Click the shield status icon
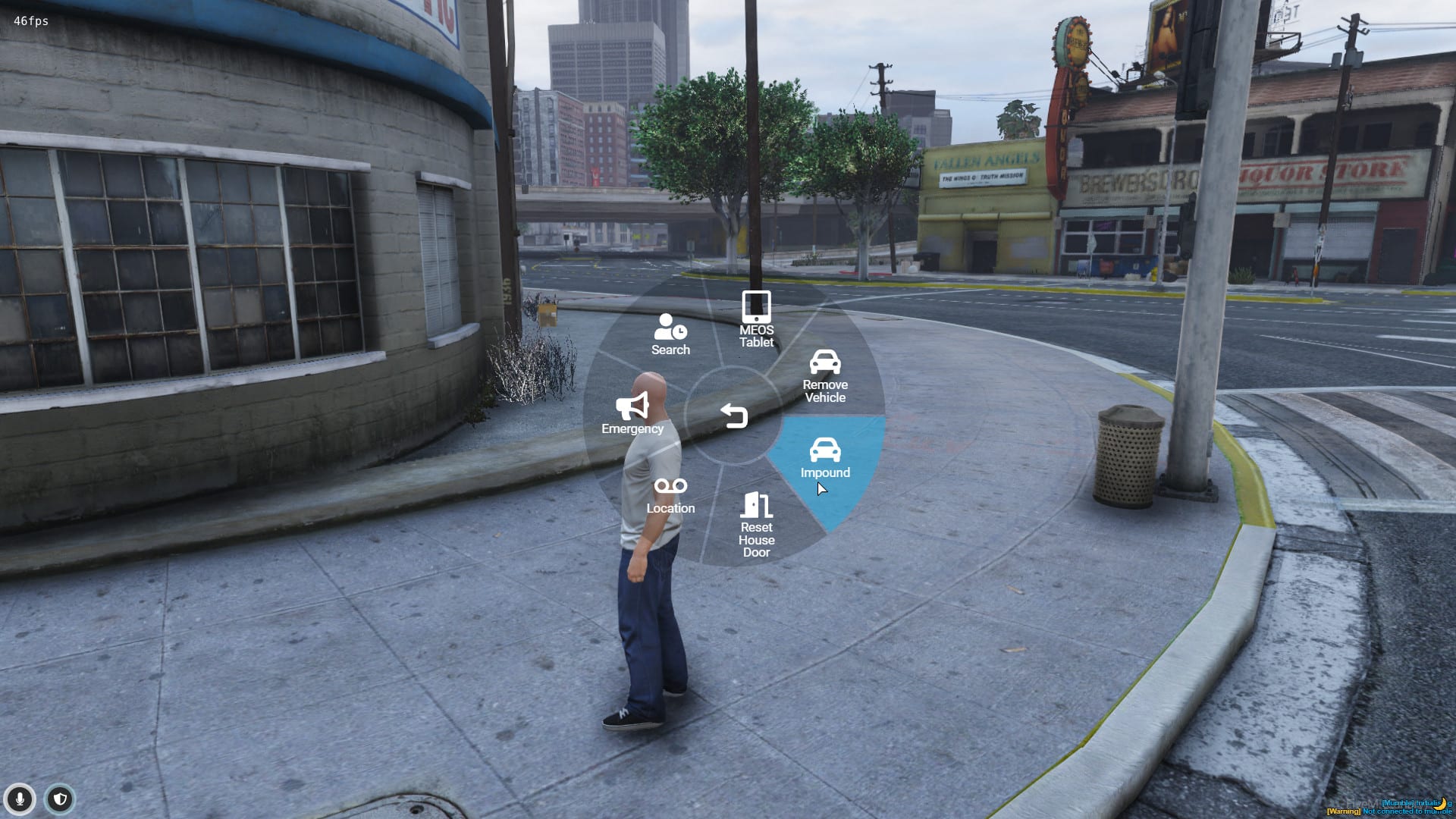The width and height of the screenshot is (1456, 819). coord(60,799)
